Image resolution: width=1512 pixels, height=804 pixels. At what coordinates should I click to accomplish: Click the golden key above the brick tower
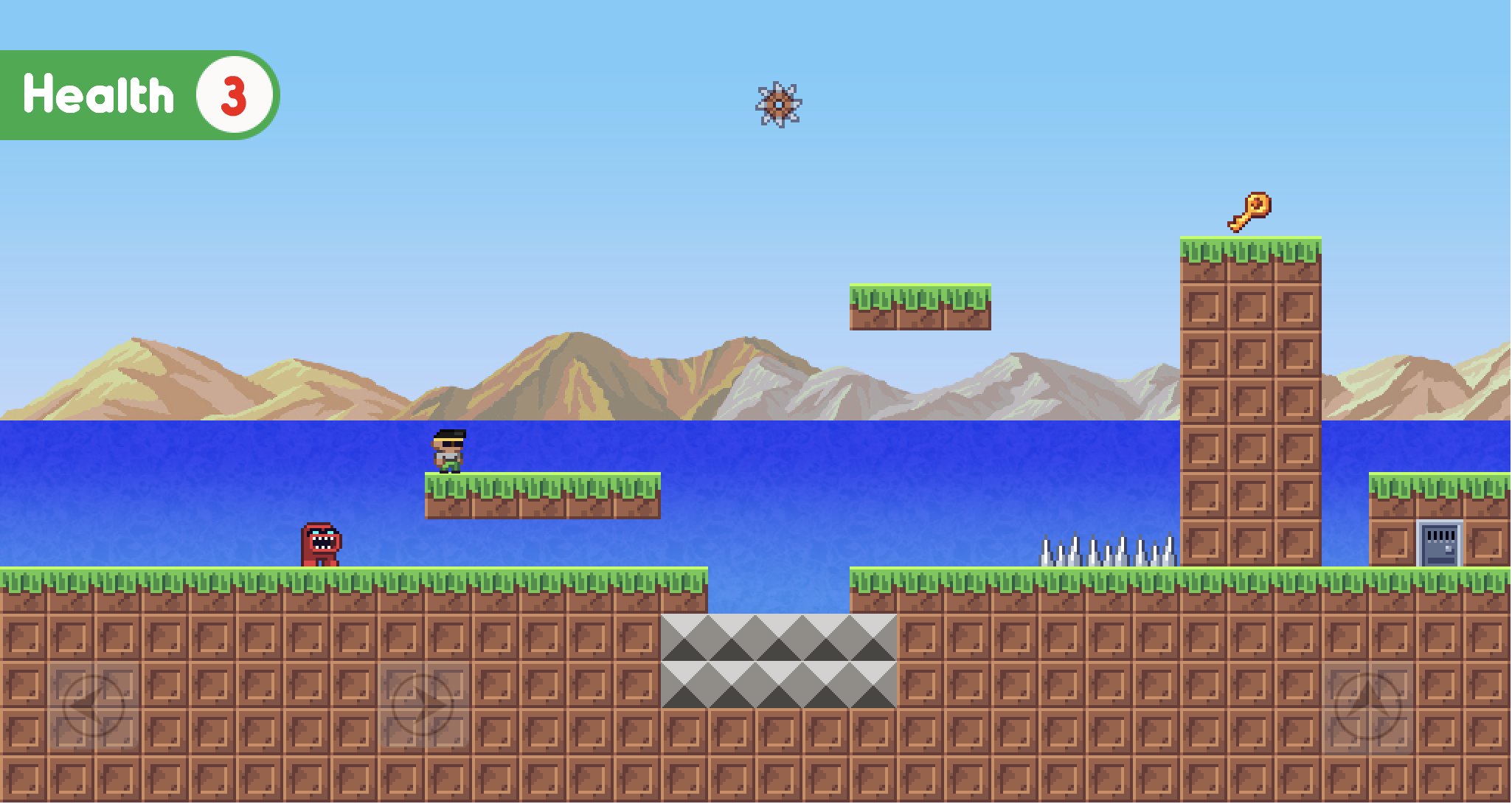point(1248,214)
